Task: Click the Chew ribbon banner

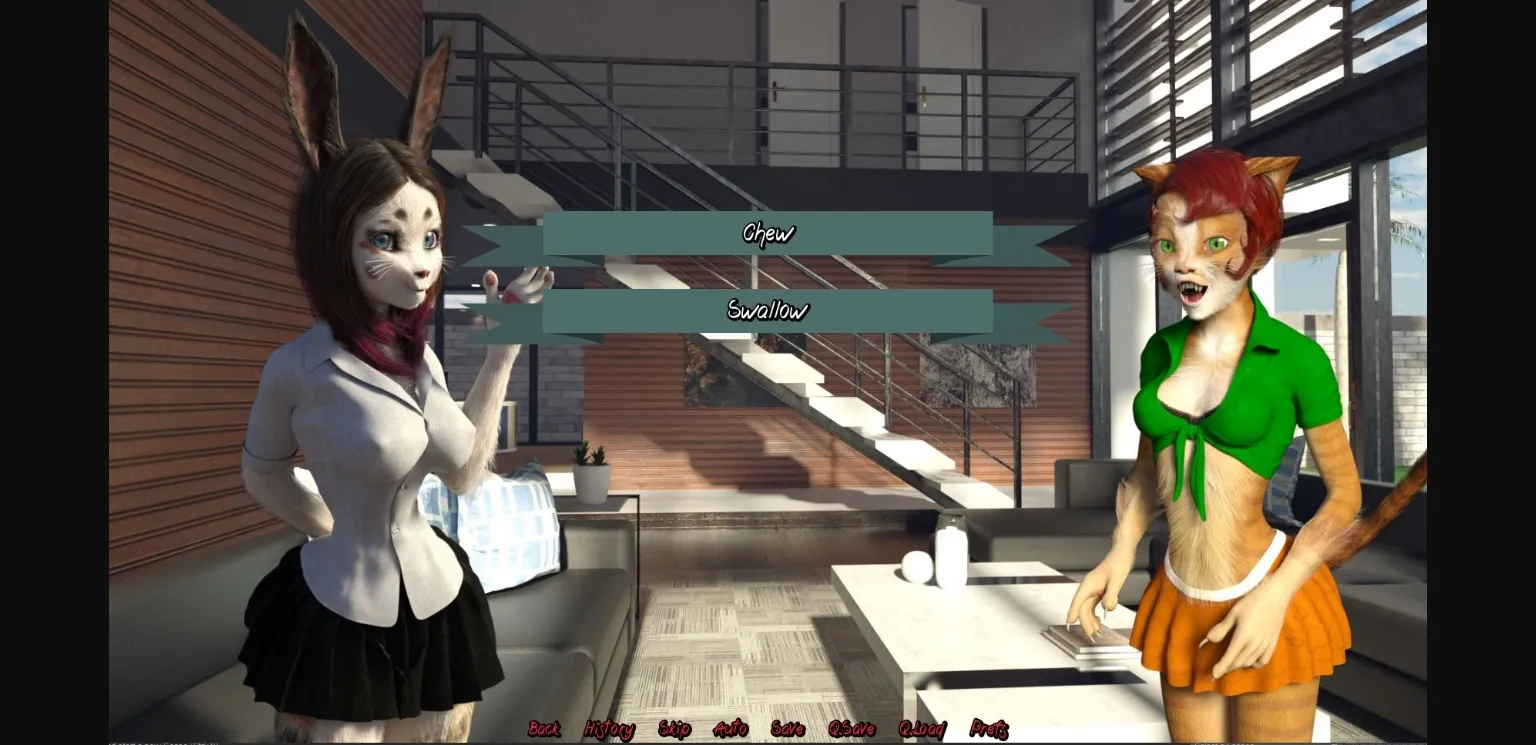Action: (768, 232)
